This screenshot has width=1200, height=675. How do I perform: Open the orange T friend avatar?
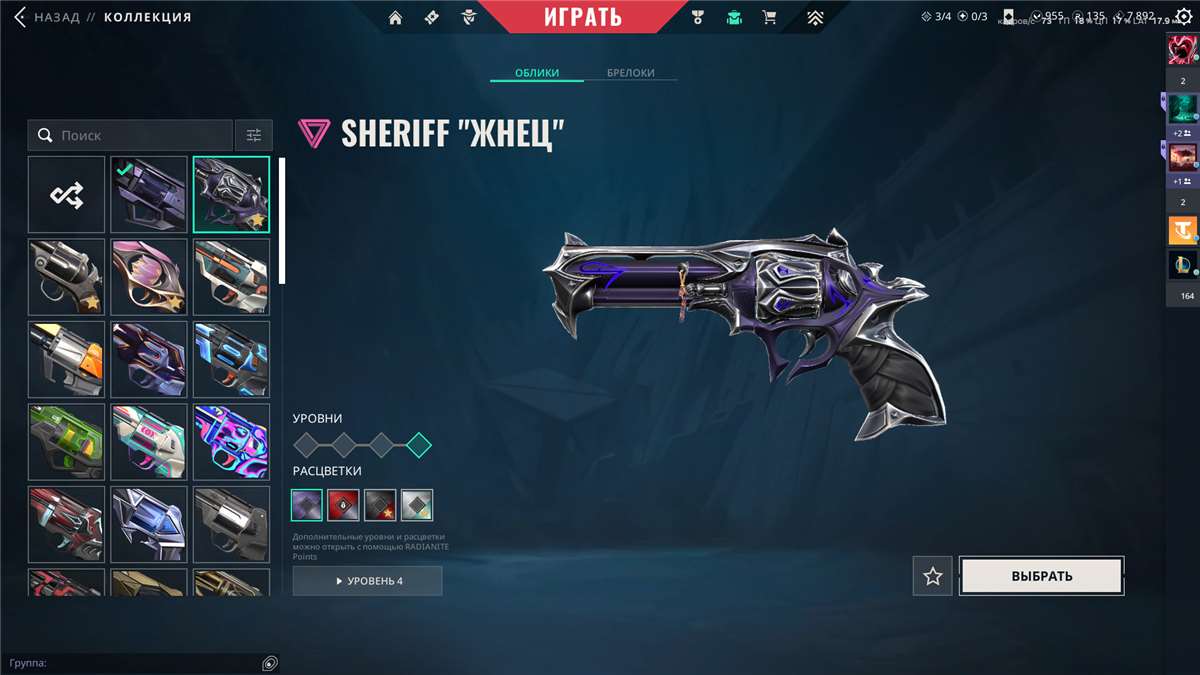(x=1183, y=230)
